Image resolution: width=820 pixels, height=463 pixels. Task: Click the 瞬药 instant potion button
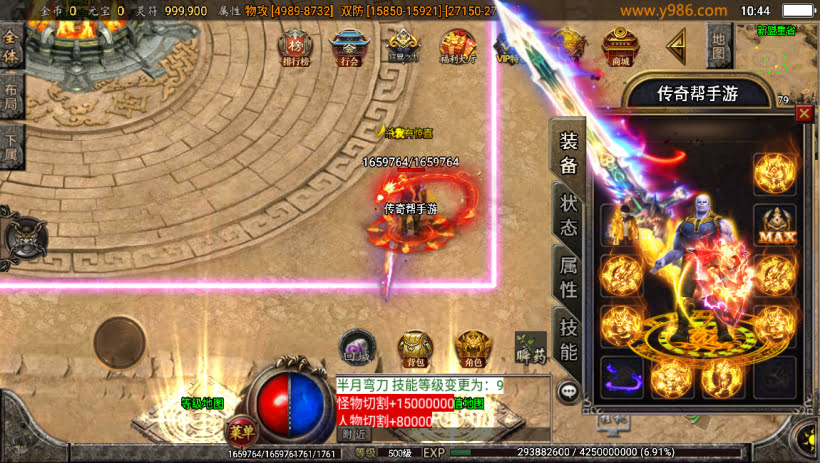coord(530,347)
